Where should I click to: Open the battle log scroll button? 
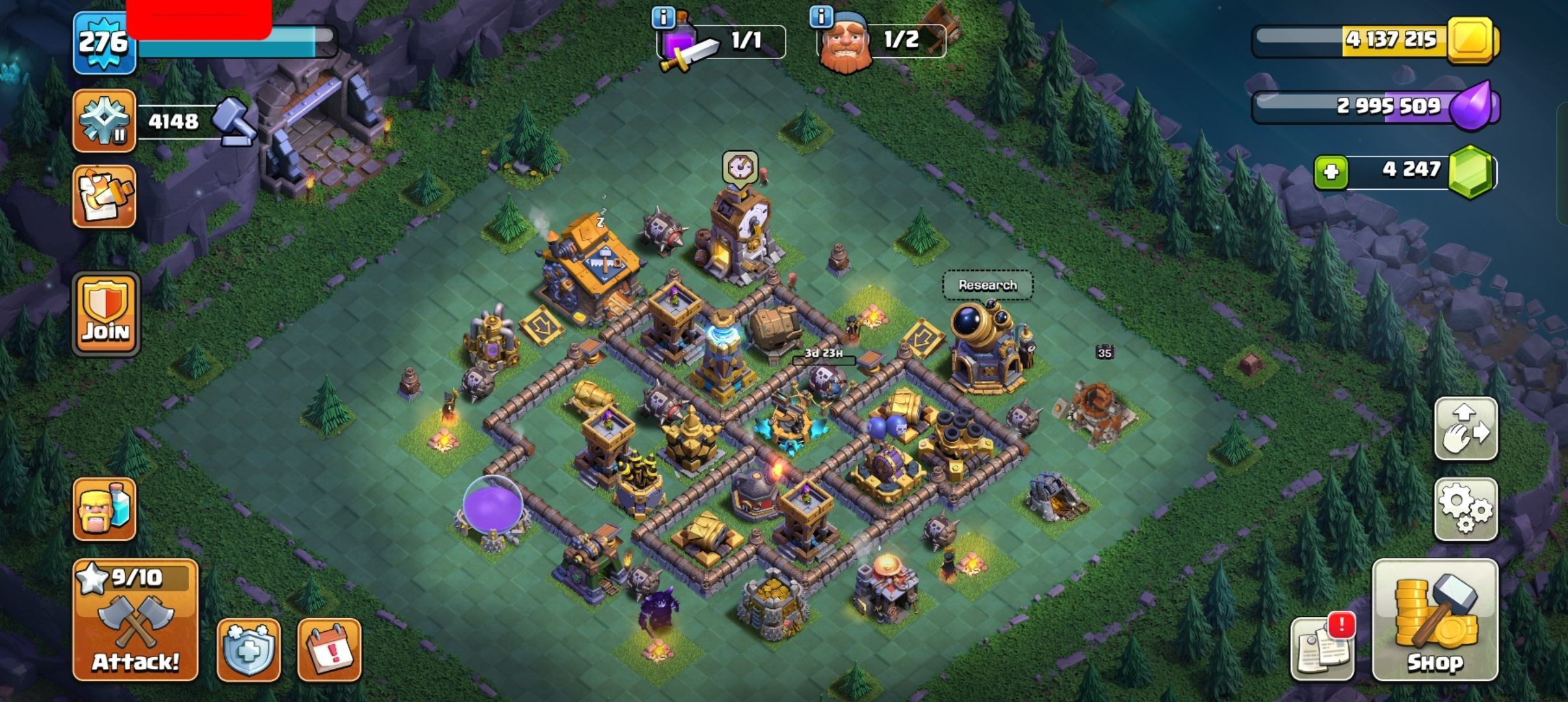point(104,196)
